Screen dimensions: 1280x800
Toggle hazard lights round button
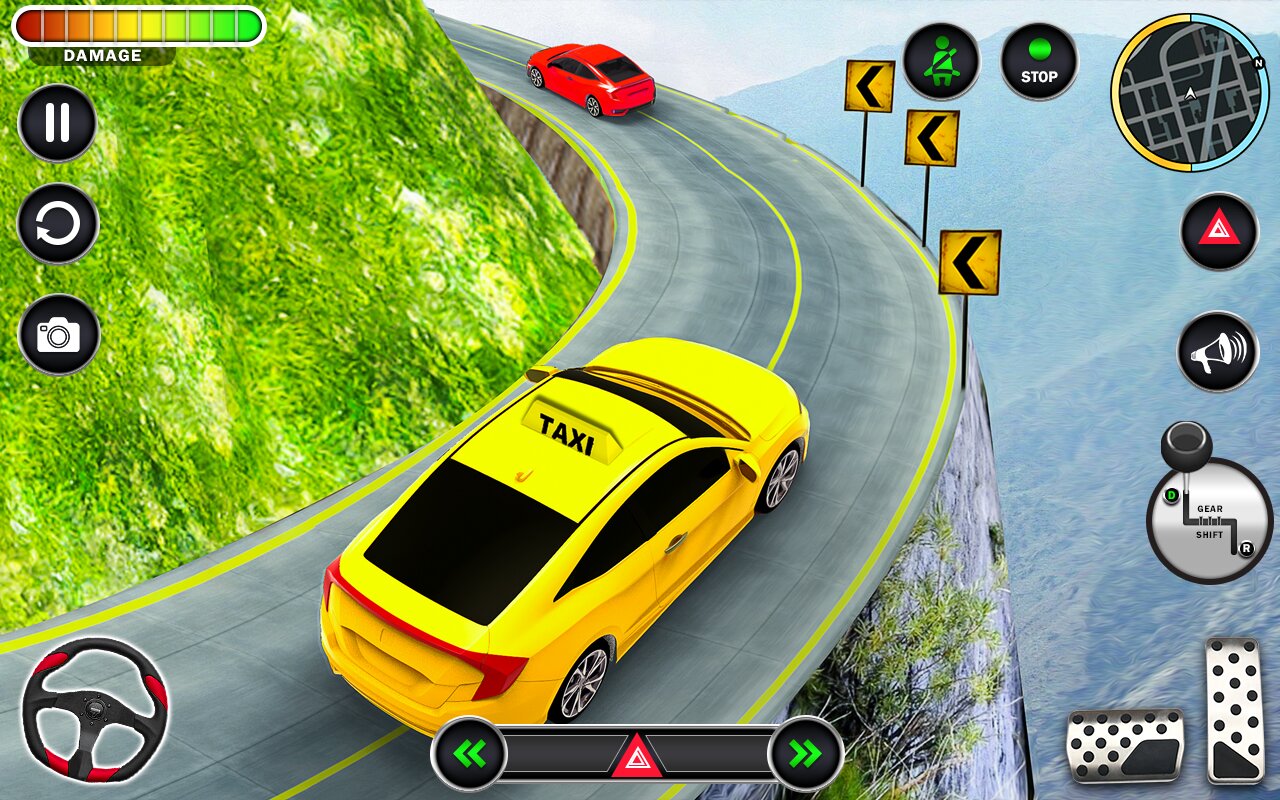(x=1218, y=231)
